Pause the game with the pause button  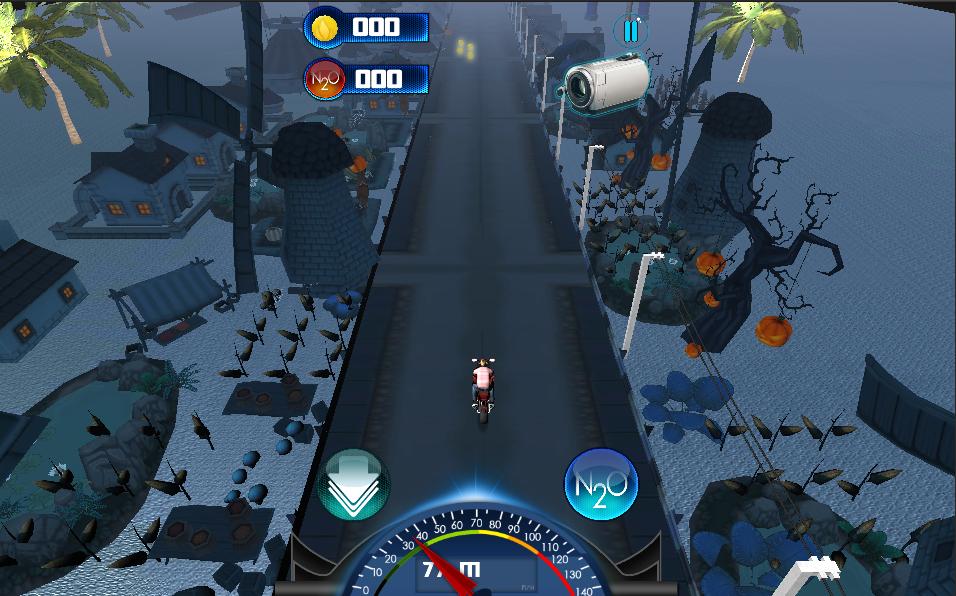click(x=631, y=31)
